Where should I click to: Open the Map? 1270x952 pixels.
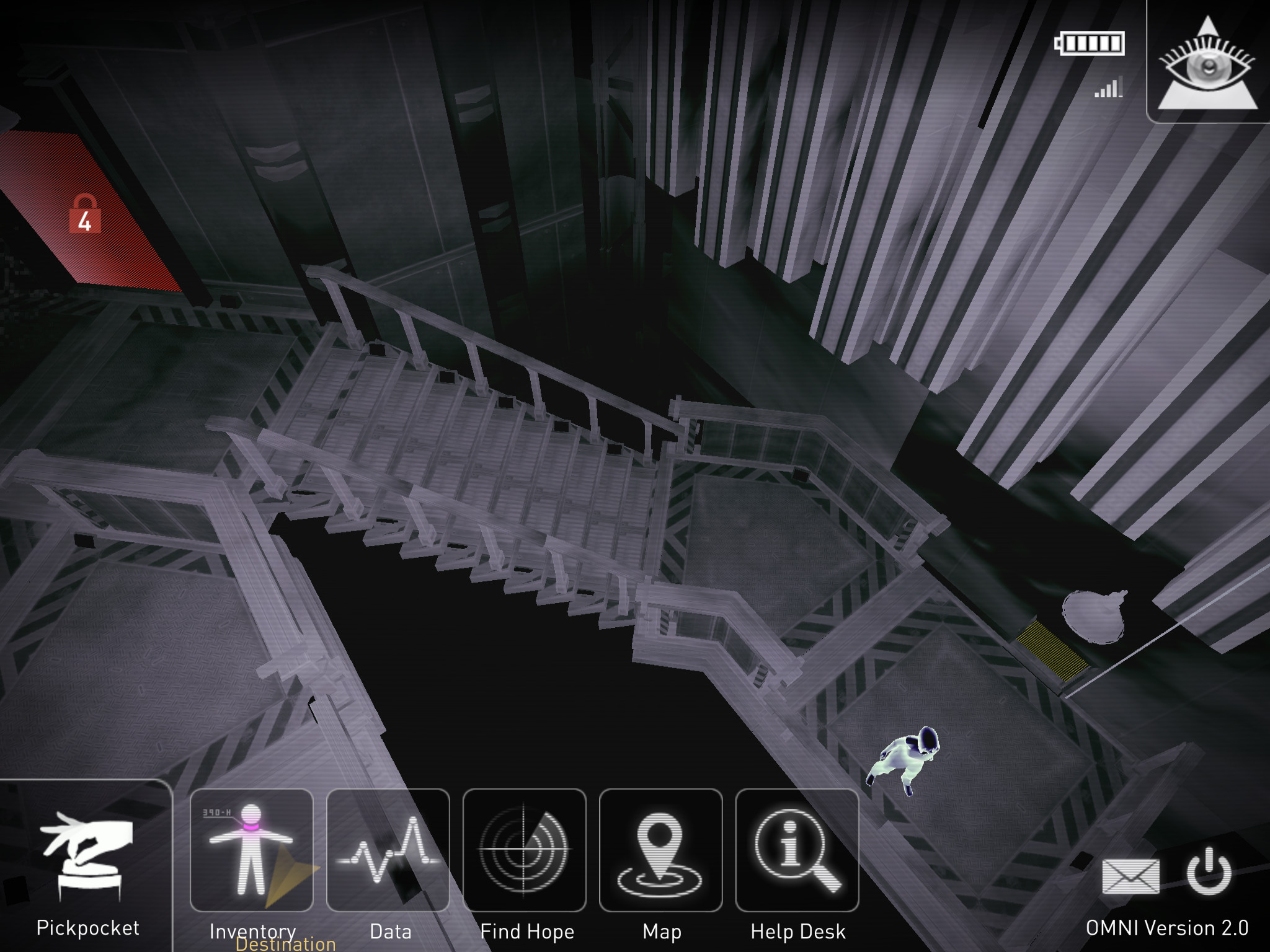pos(660,850)
